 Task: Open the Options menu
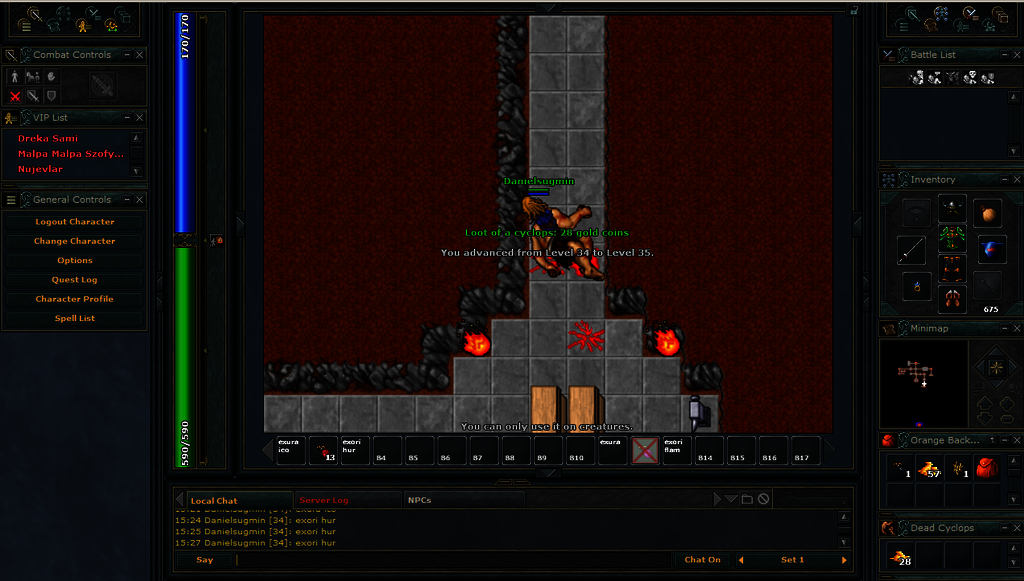(x=75, y=260)
